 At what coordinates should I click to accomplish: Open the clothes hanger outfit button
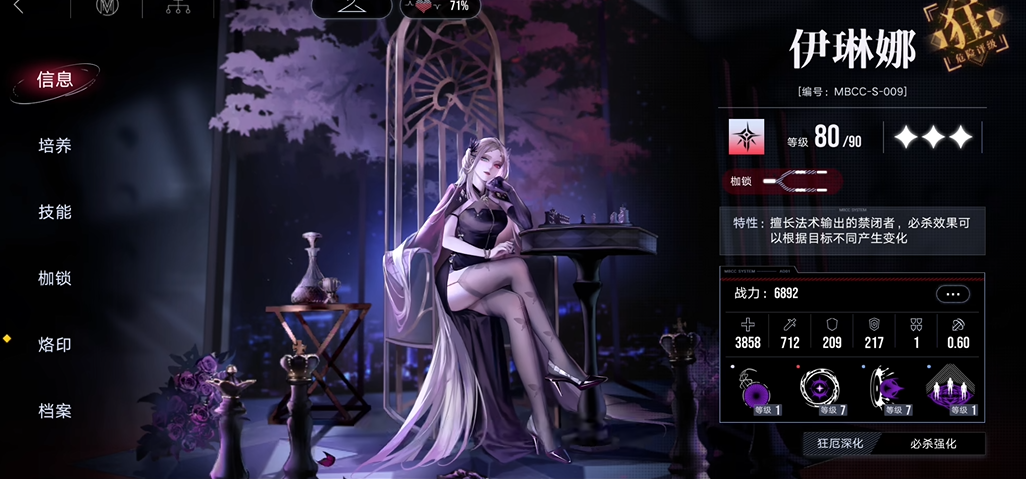coord(351,7)
